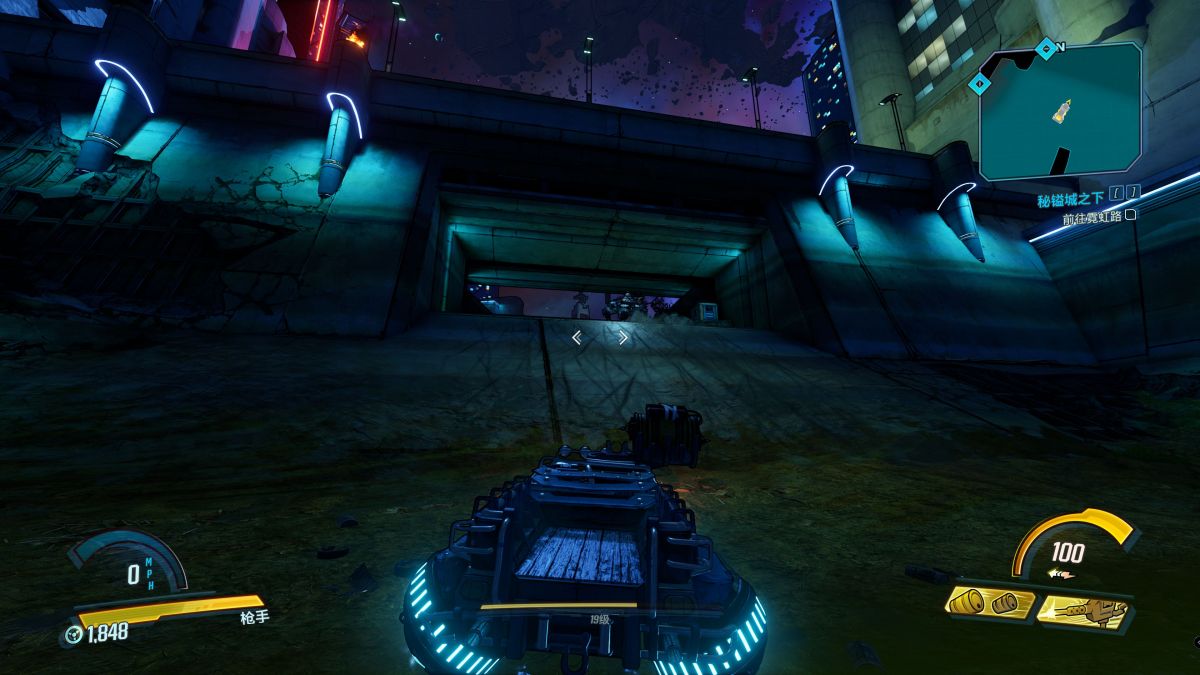
Task: Select the diamond waypoint marker beside the N
Action: click(1045, 47)
